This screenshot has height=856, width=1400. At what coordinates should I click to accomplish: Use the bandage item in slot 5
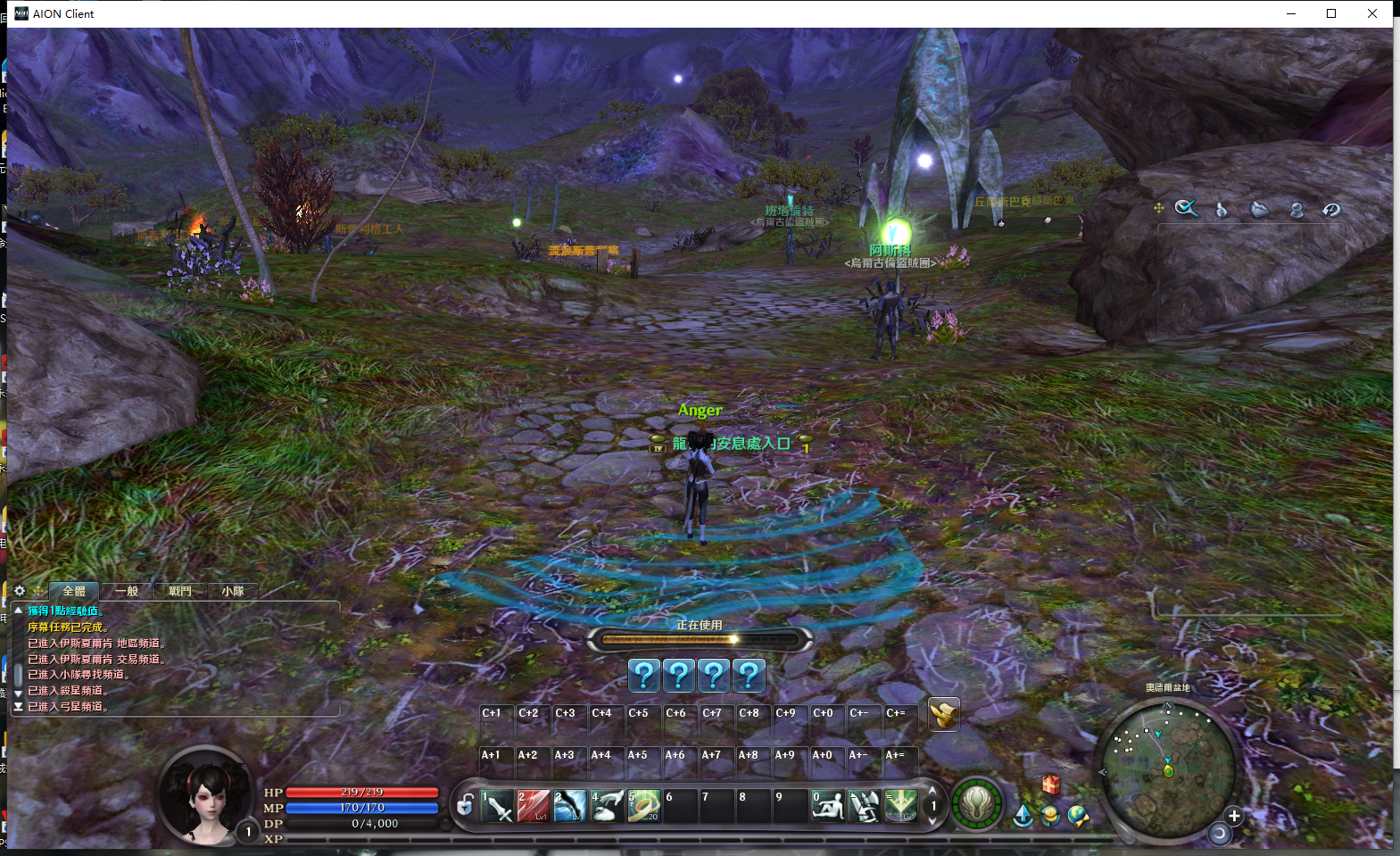pos(643,807)
